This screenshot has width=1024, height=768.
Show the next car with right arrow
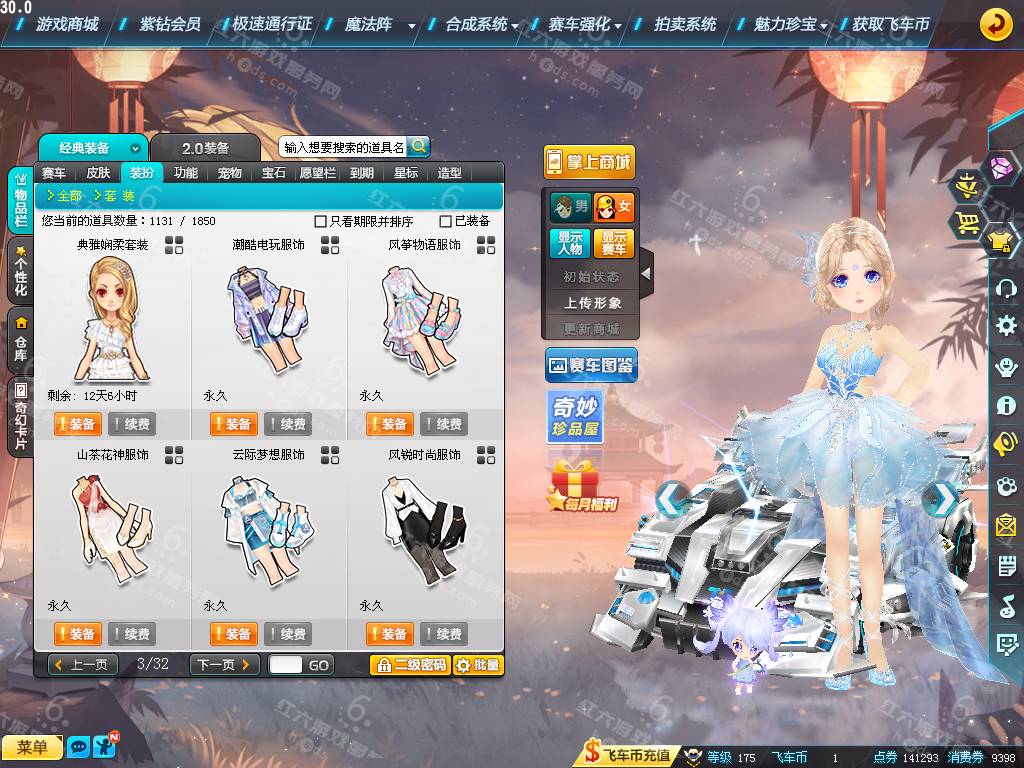pyautogui.click(x=940, y=498)
